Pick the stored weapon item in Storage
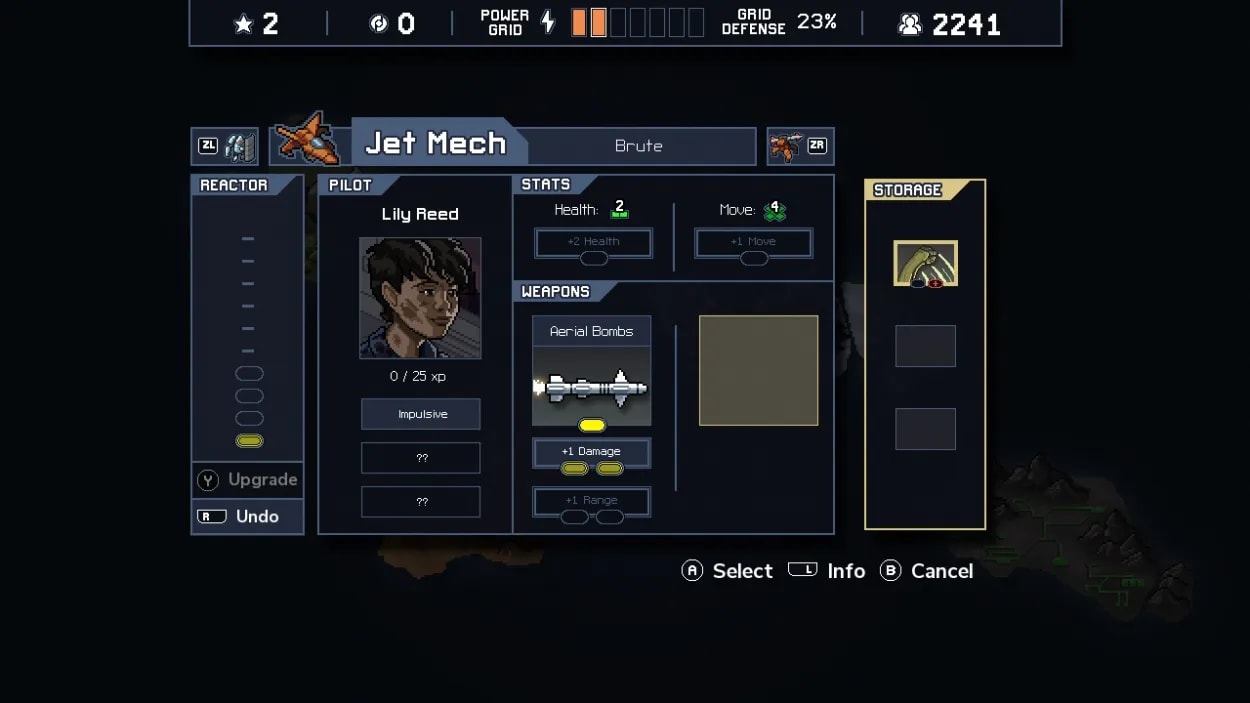Viewport: 1250px width, 703px height. coord(925,263)
